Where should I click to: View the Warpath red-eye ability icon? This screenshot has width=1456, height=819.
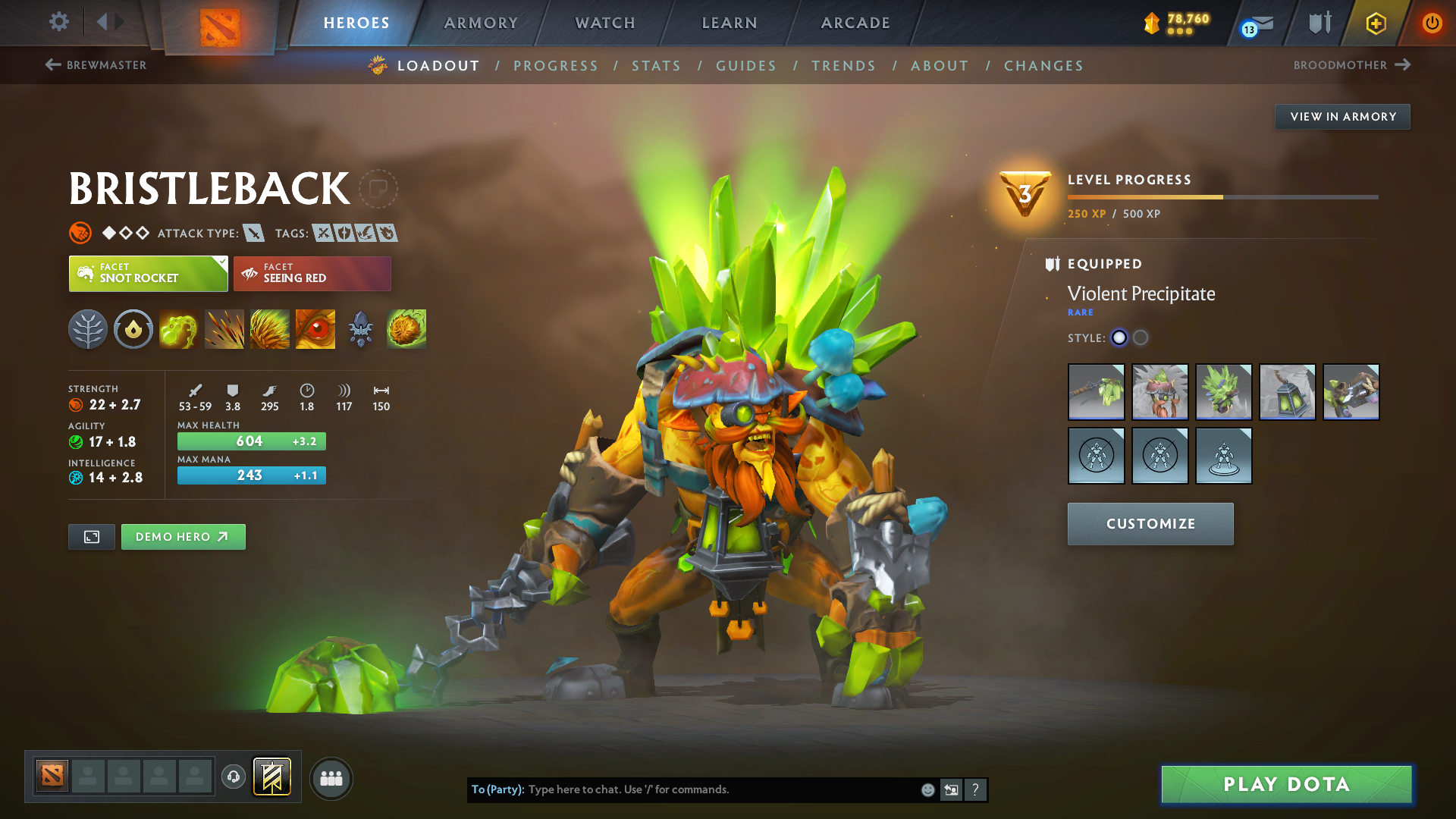point(315,328)
